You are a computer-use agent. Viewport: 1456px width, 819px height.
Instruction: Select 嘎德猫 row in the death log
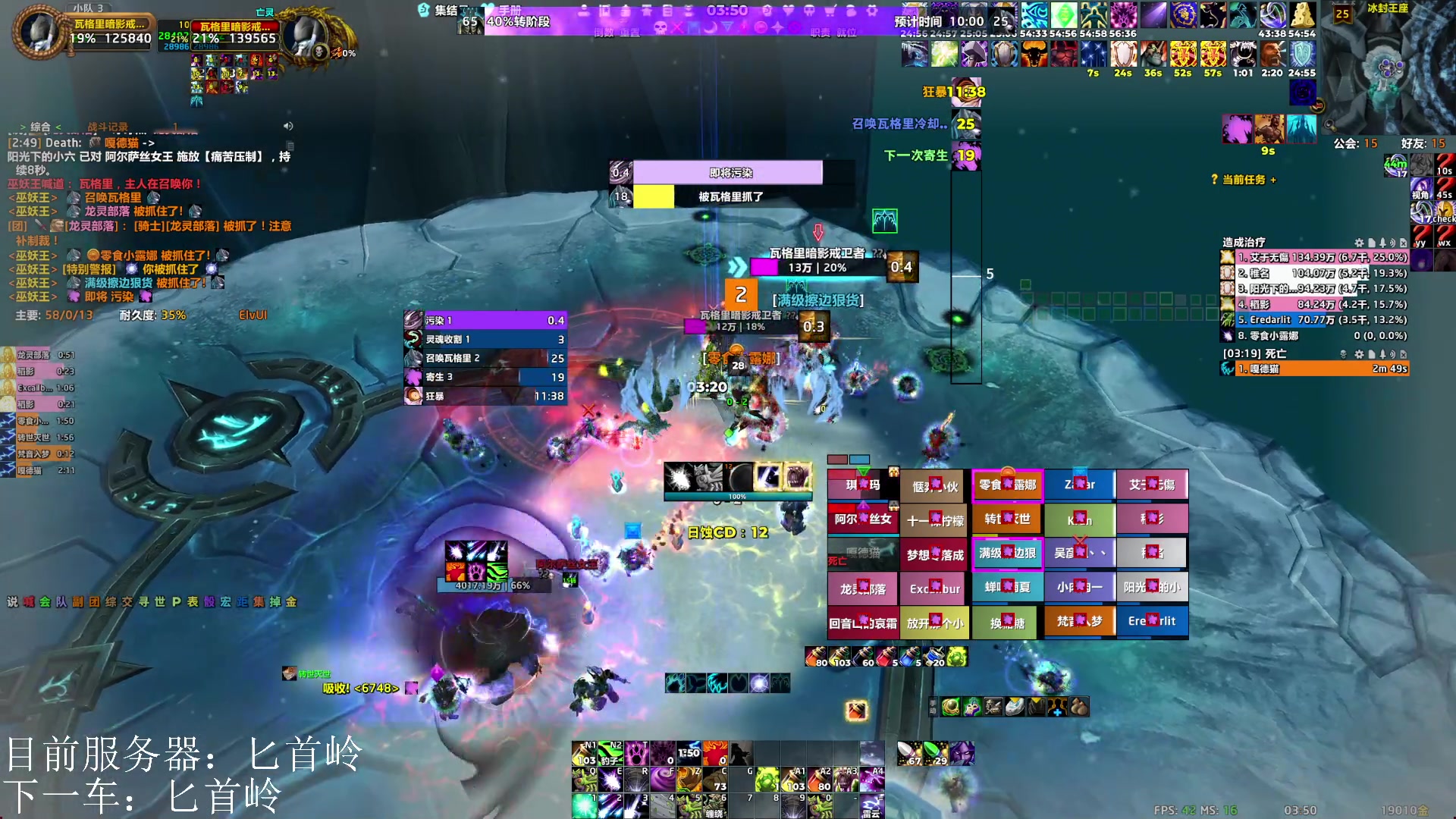[x=1321, y=369]
